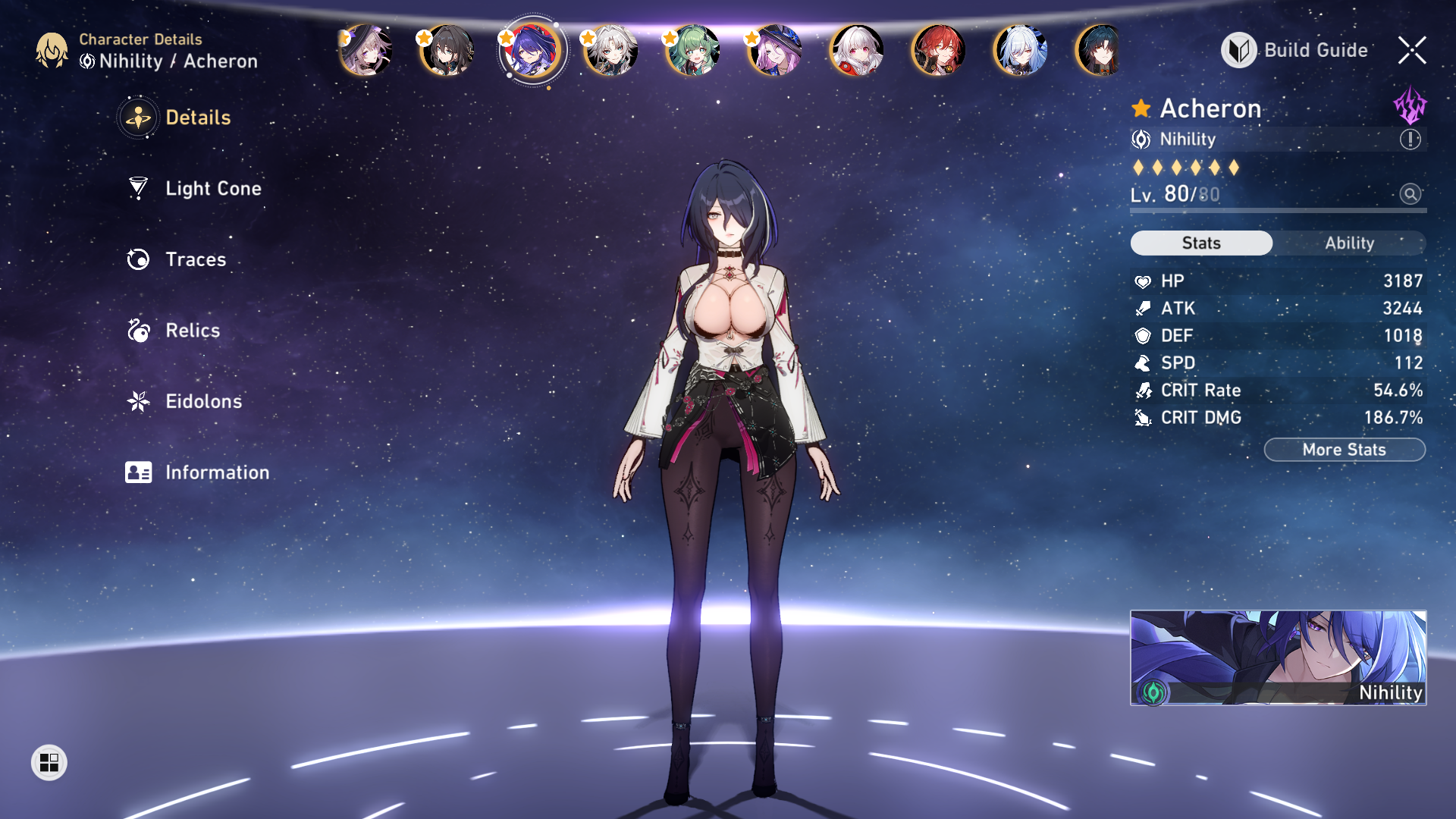Screen dimensions: 1456x819
Task: Pick the pale blue-haired character portrait
Action: [1021, 51]
